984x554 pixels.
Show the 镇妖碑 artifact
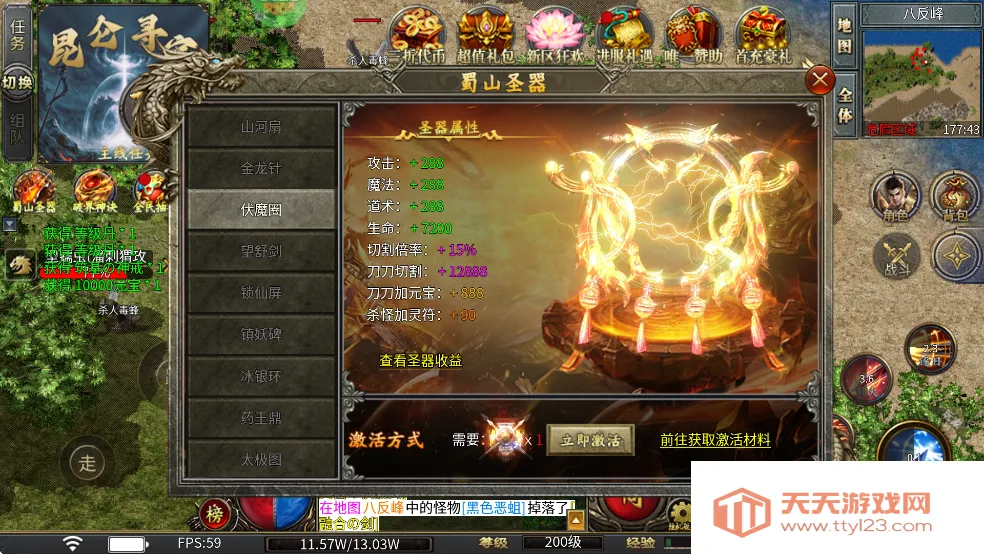(261, 335)
